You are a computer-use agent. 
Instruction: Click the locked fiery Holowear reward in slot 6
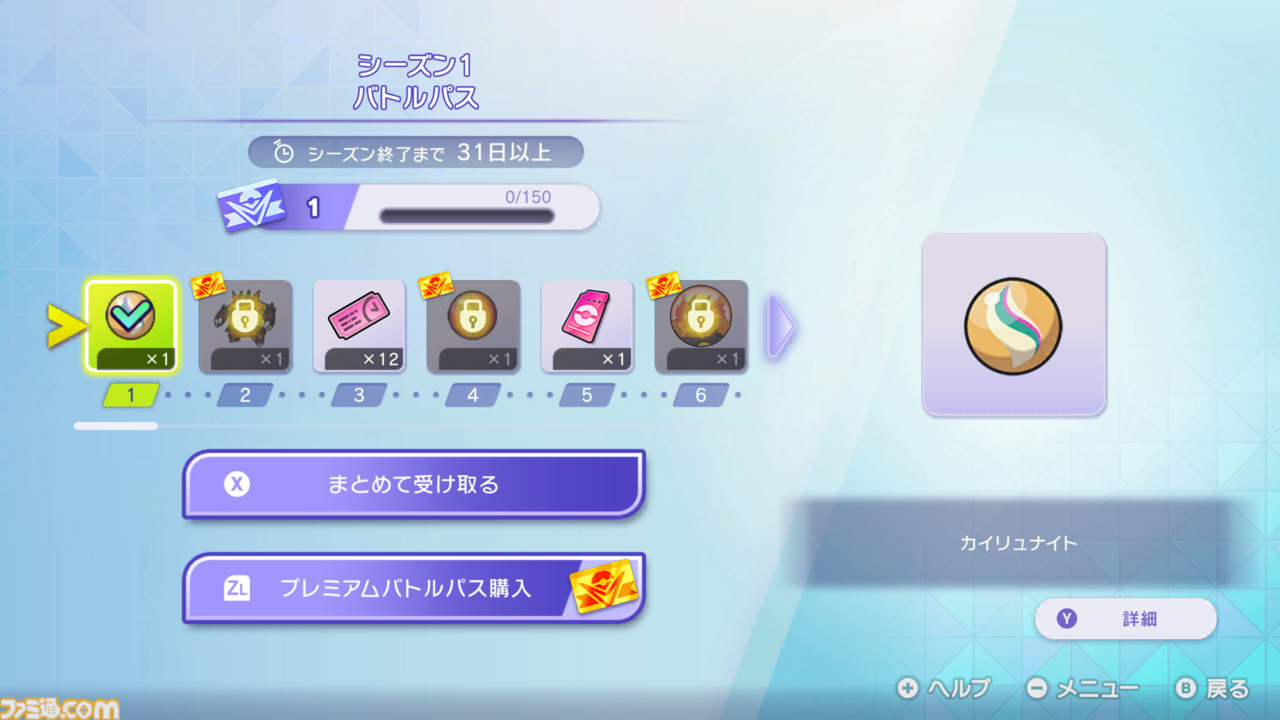click(x=700, y=328)
